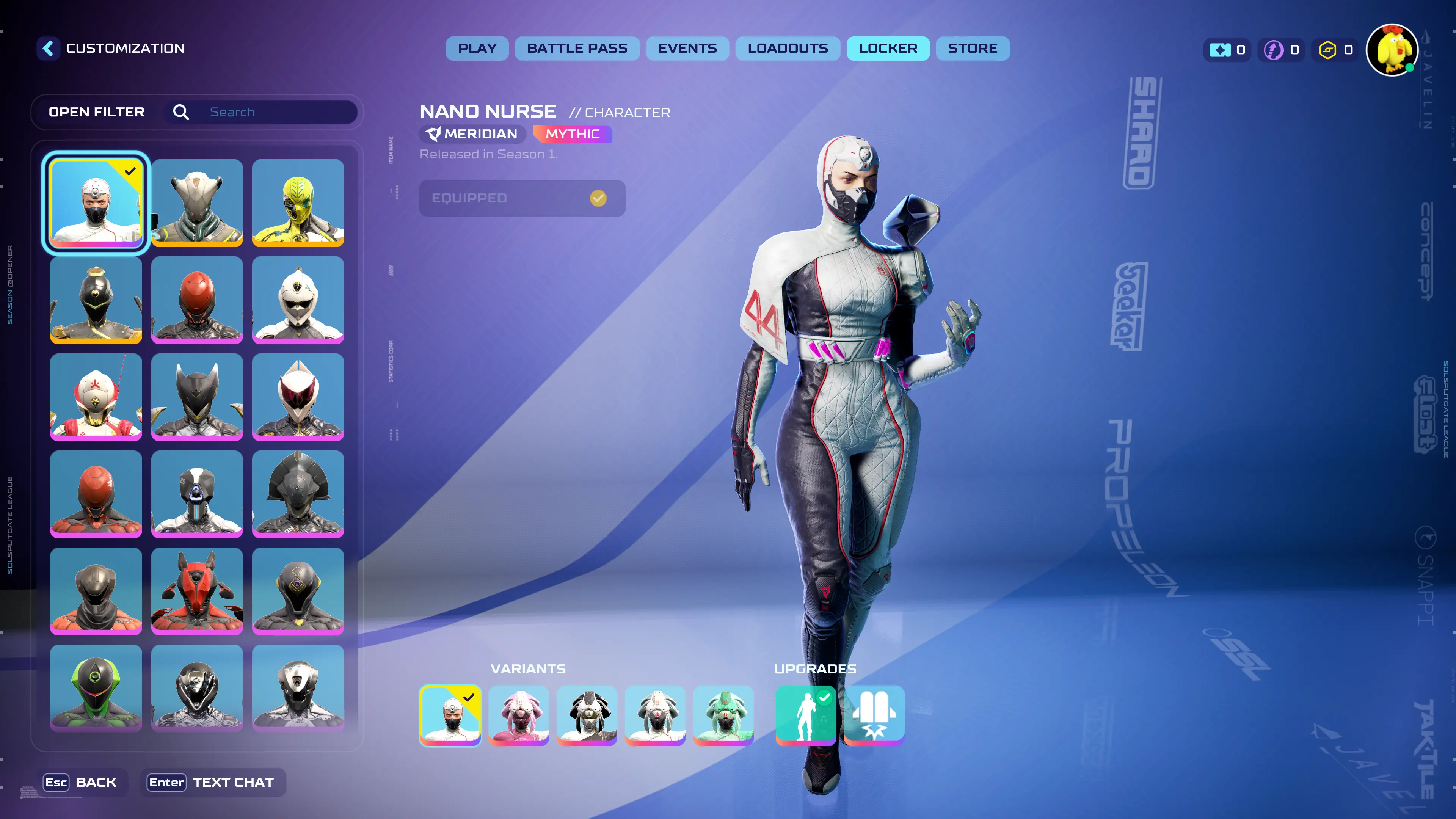Open Text Chat
This screenshot has height=819, width=1456.
[211, 782]
